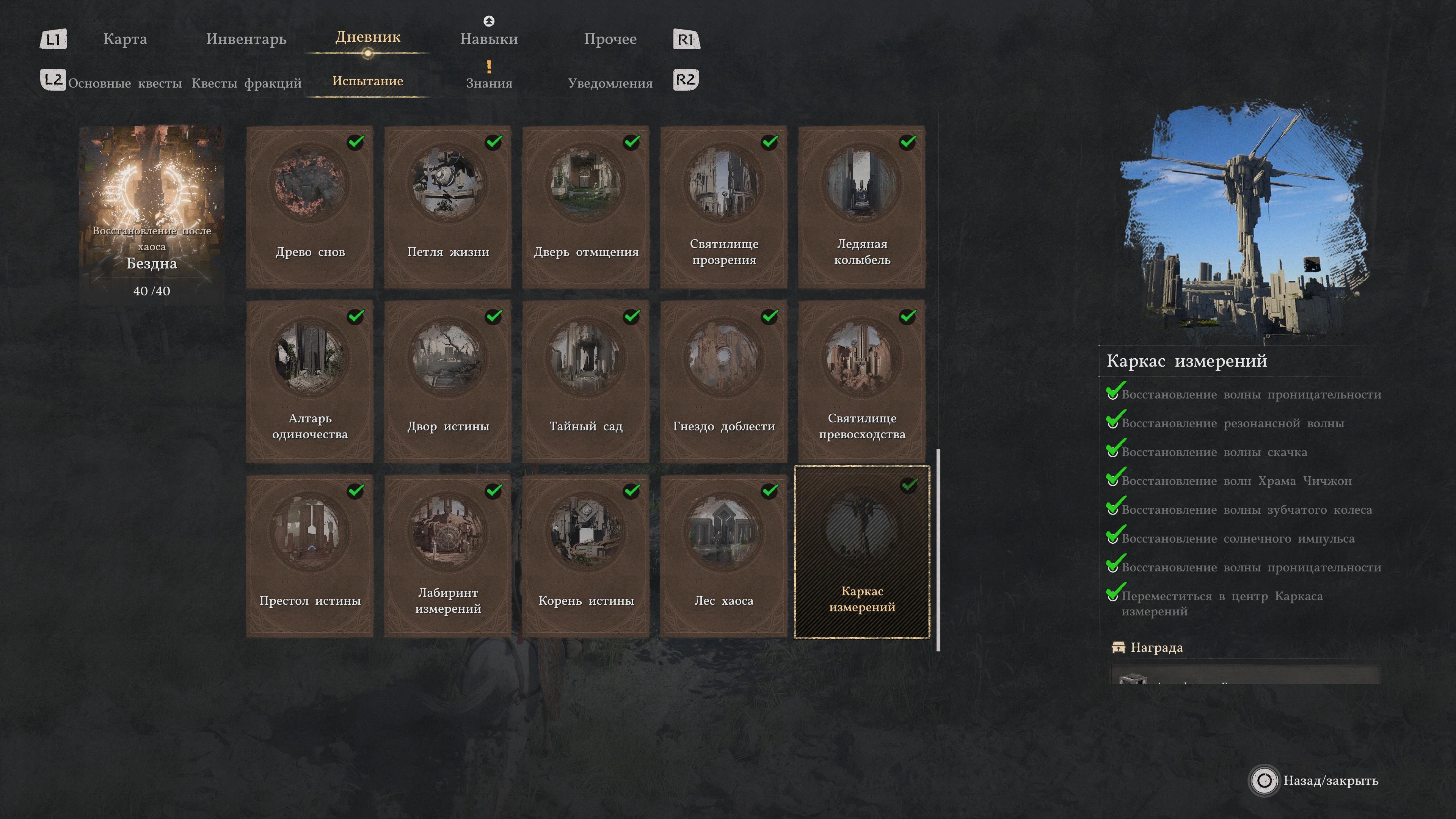Select the Двор истины trial card

coord(448,381)
